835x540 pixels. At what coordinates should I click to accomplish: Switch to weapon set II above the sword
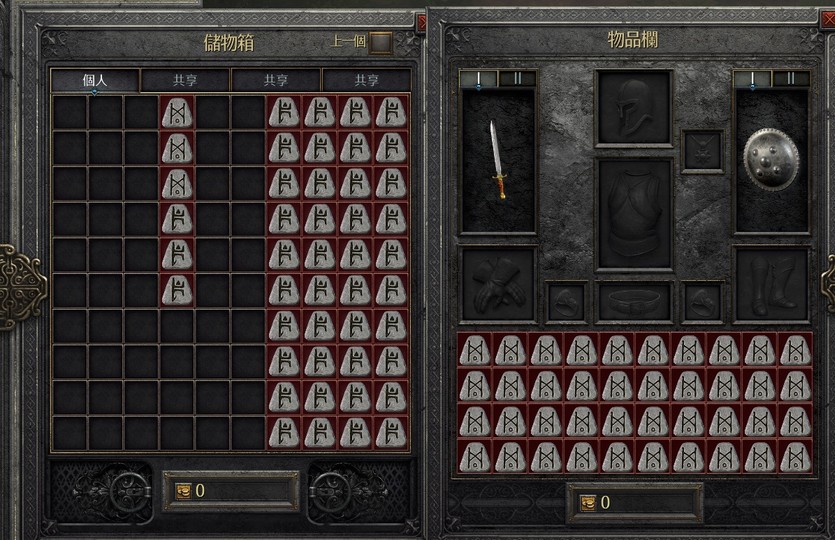[x=517, y=78]
